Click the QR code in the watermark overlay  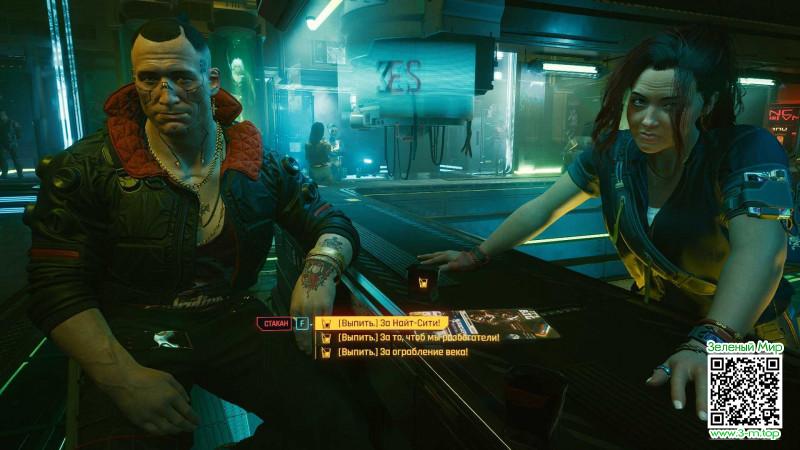745,391
